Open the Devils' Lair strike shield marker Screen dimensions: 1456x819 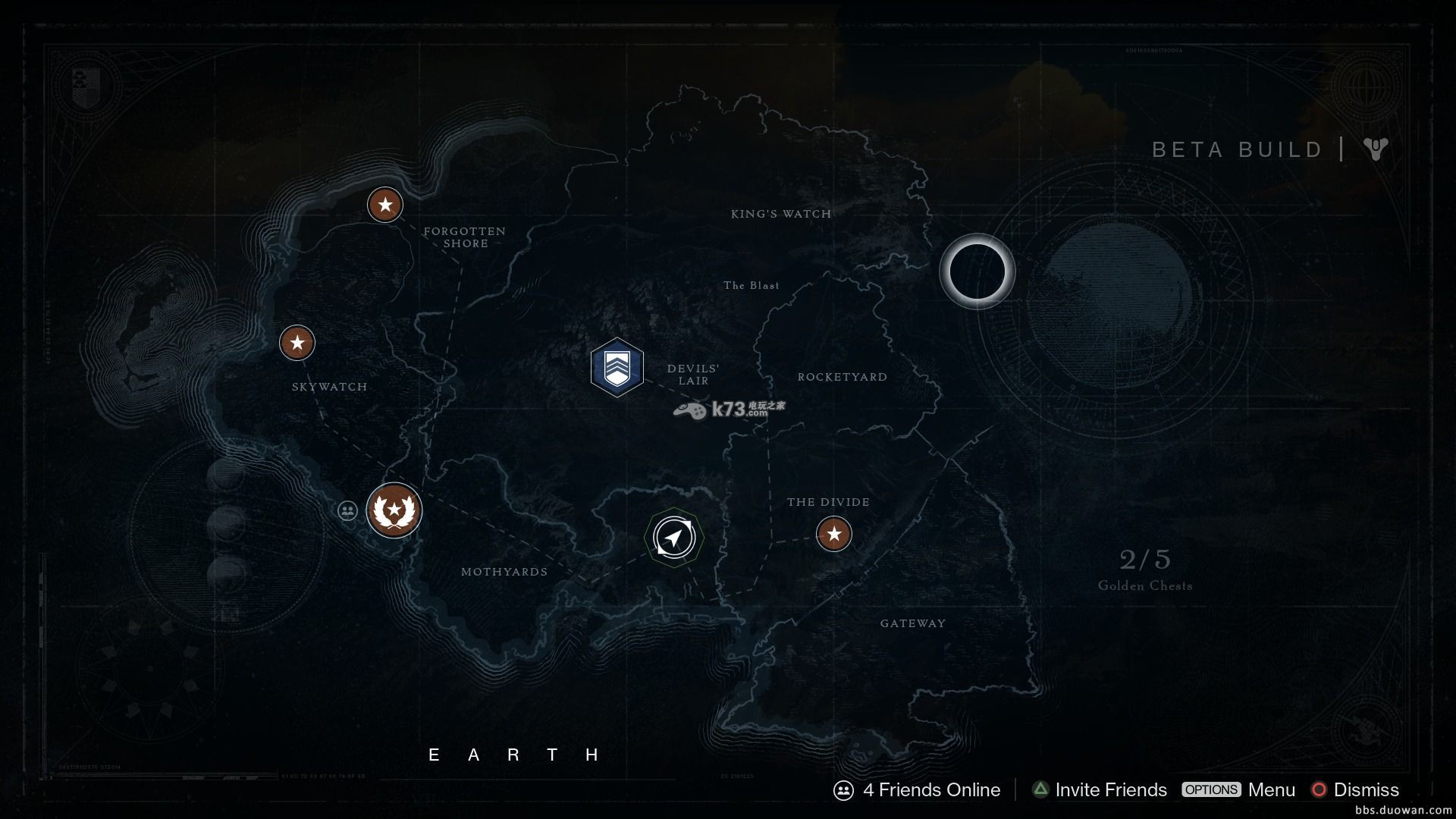(x=617, y=368)
